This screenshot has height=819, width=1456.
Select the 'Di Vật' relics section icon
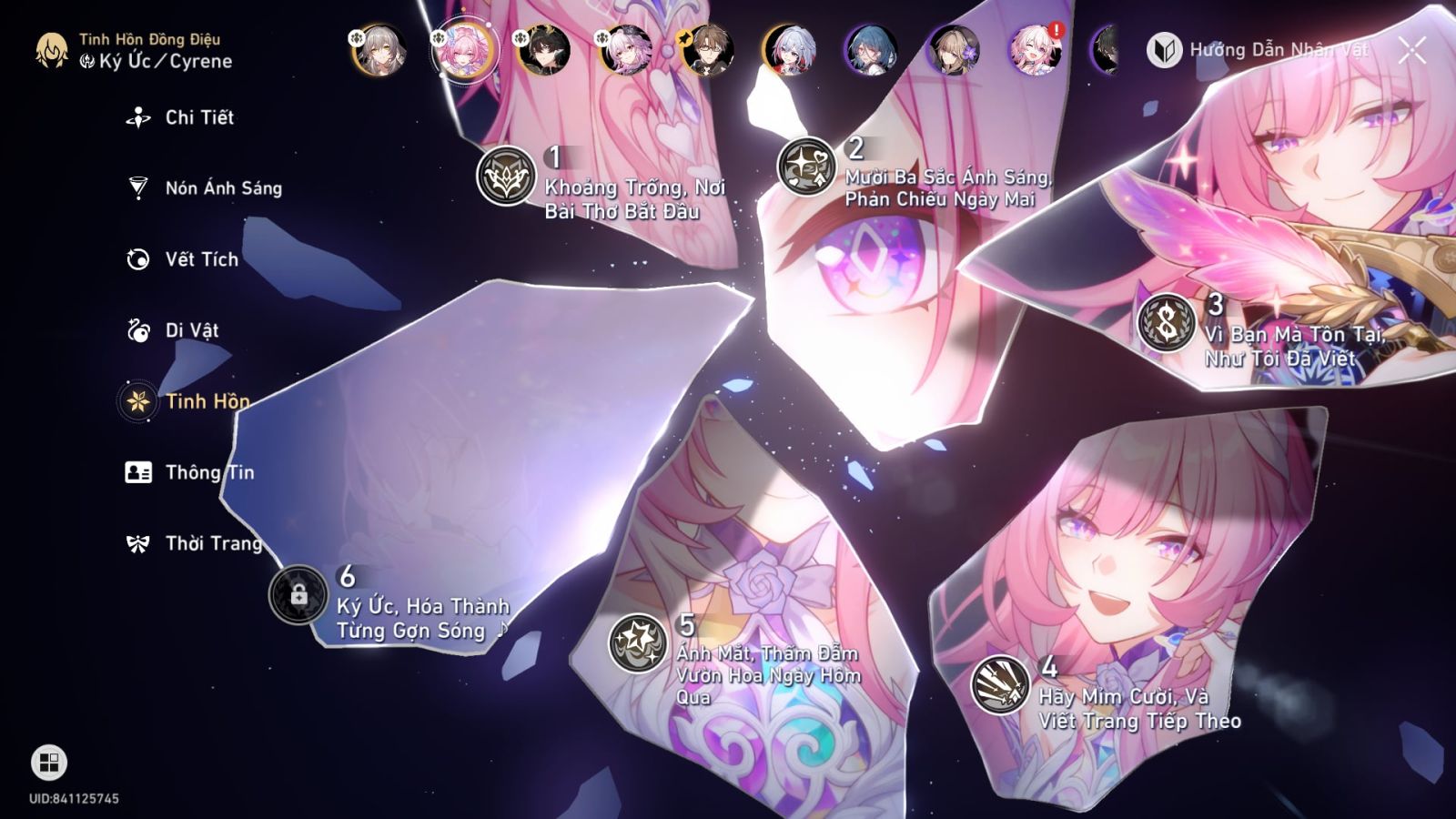coord(136,330)
